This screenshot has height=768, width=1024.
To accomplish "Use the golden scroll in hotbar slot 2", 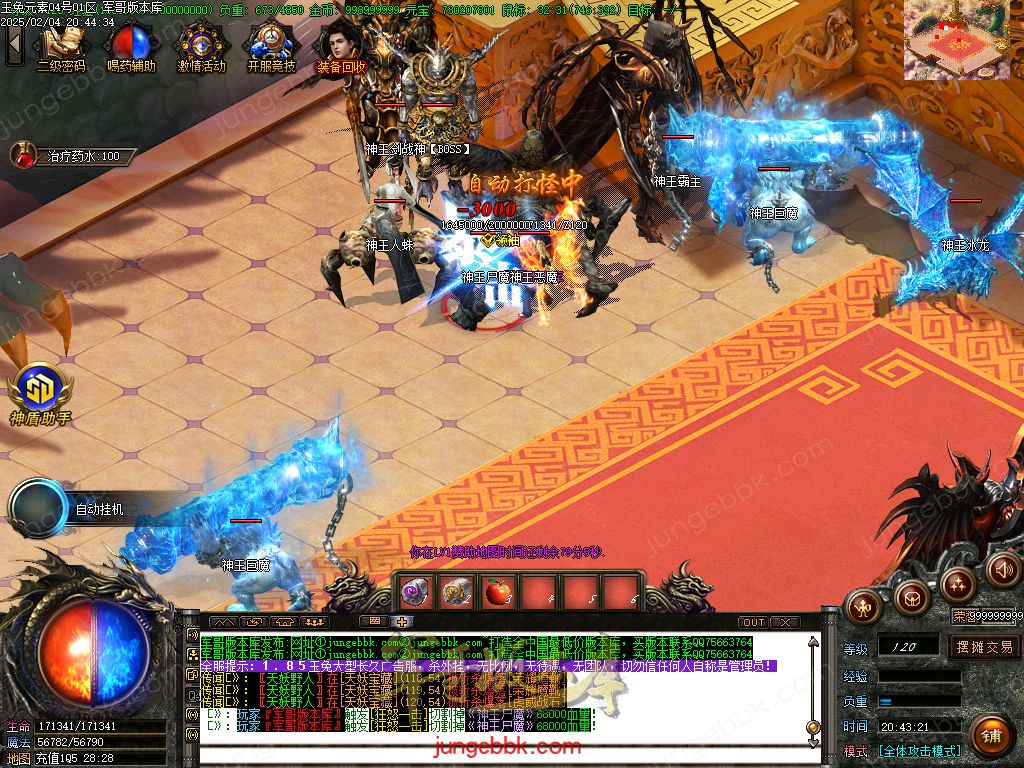I will pyautogui.click(x=456, y=592).
